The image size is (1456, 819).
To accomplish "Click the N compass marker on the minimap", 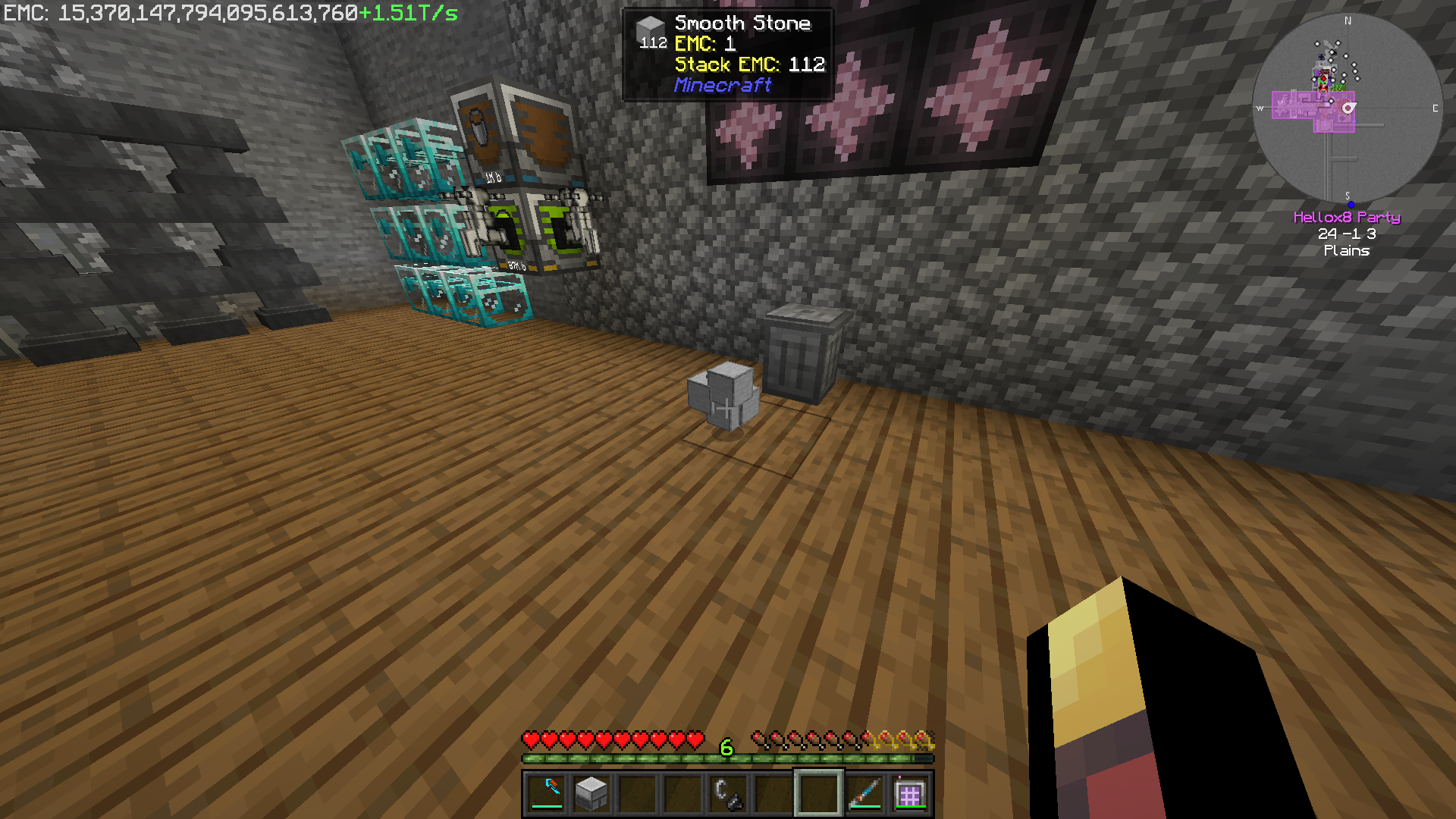I will pos(1348,21).
